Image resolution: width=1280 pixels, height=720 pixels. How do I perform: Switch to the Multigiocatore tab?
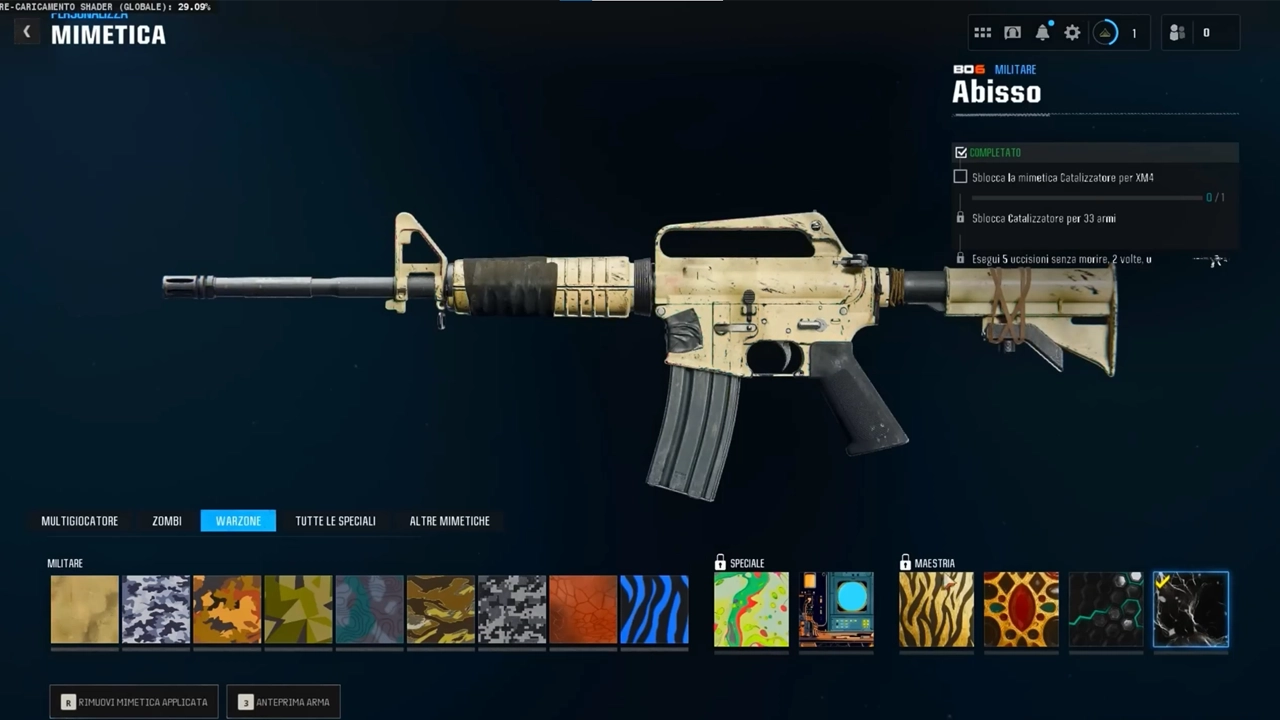pos(80,521)
